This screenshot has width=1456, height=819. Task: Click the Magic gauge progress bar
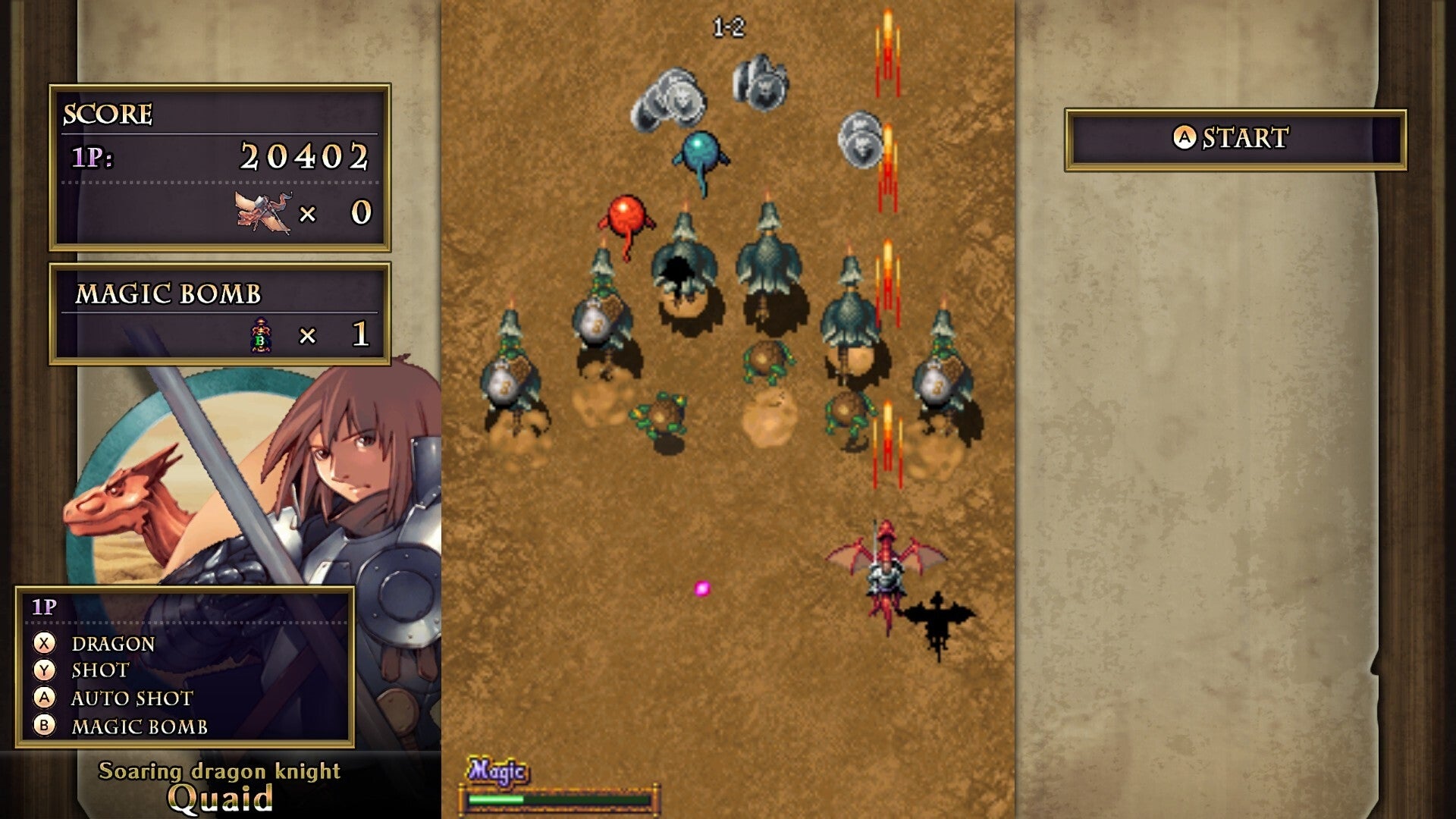(561, 799)
